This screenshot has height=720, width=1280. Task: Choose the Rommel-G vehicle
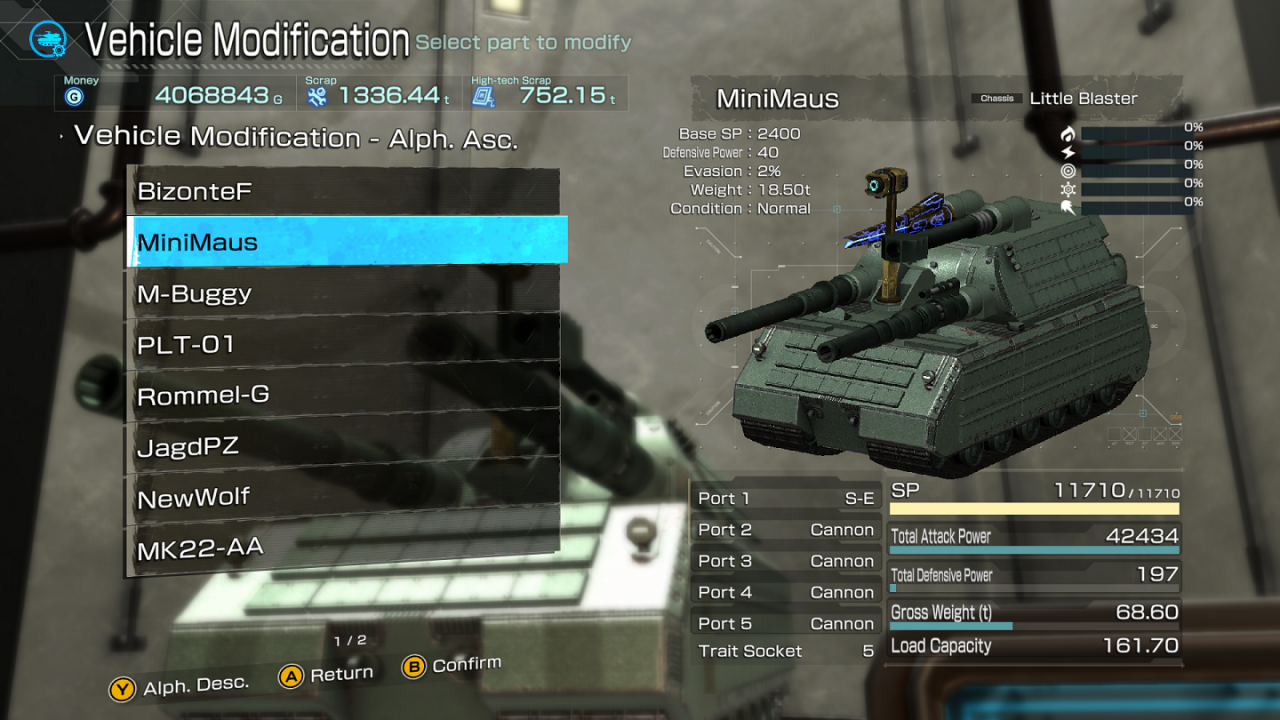(x=343, y=395)
